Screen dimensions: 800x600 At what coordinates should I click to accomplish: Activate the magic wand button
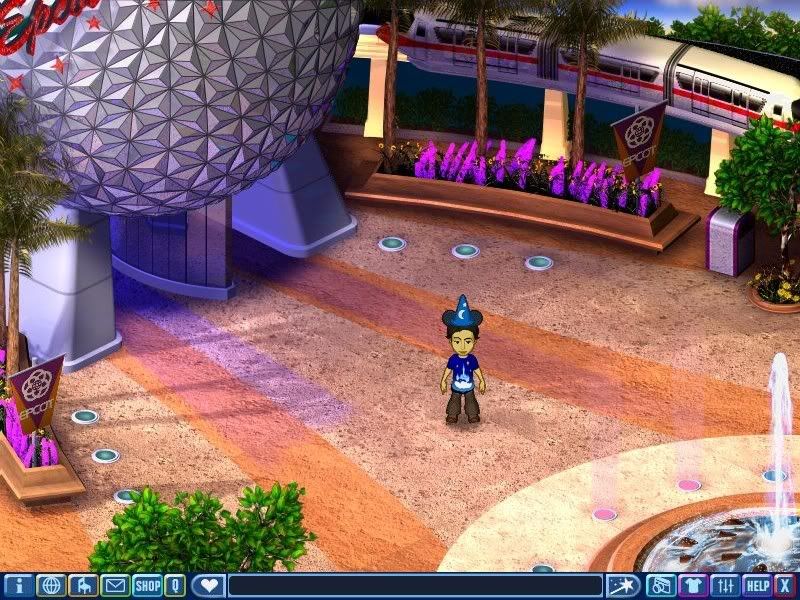(624, 586)
